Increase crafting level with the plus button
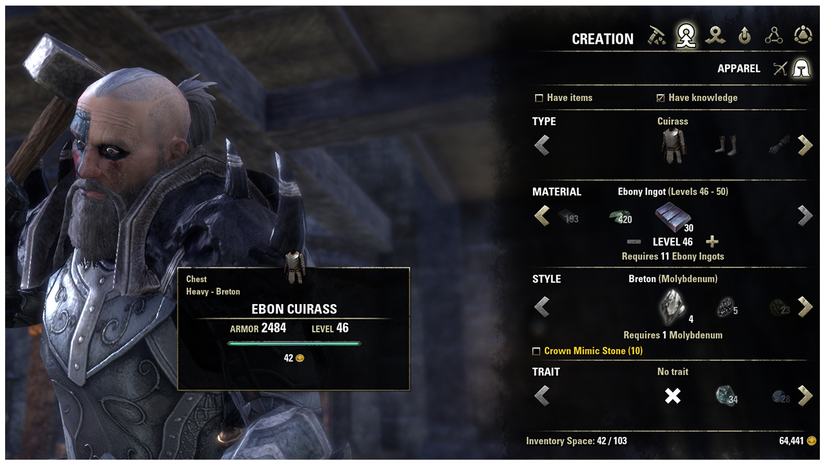The height and width of the screenshot is (464, 825). click(x=712, y=242)
